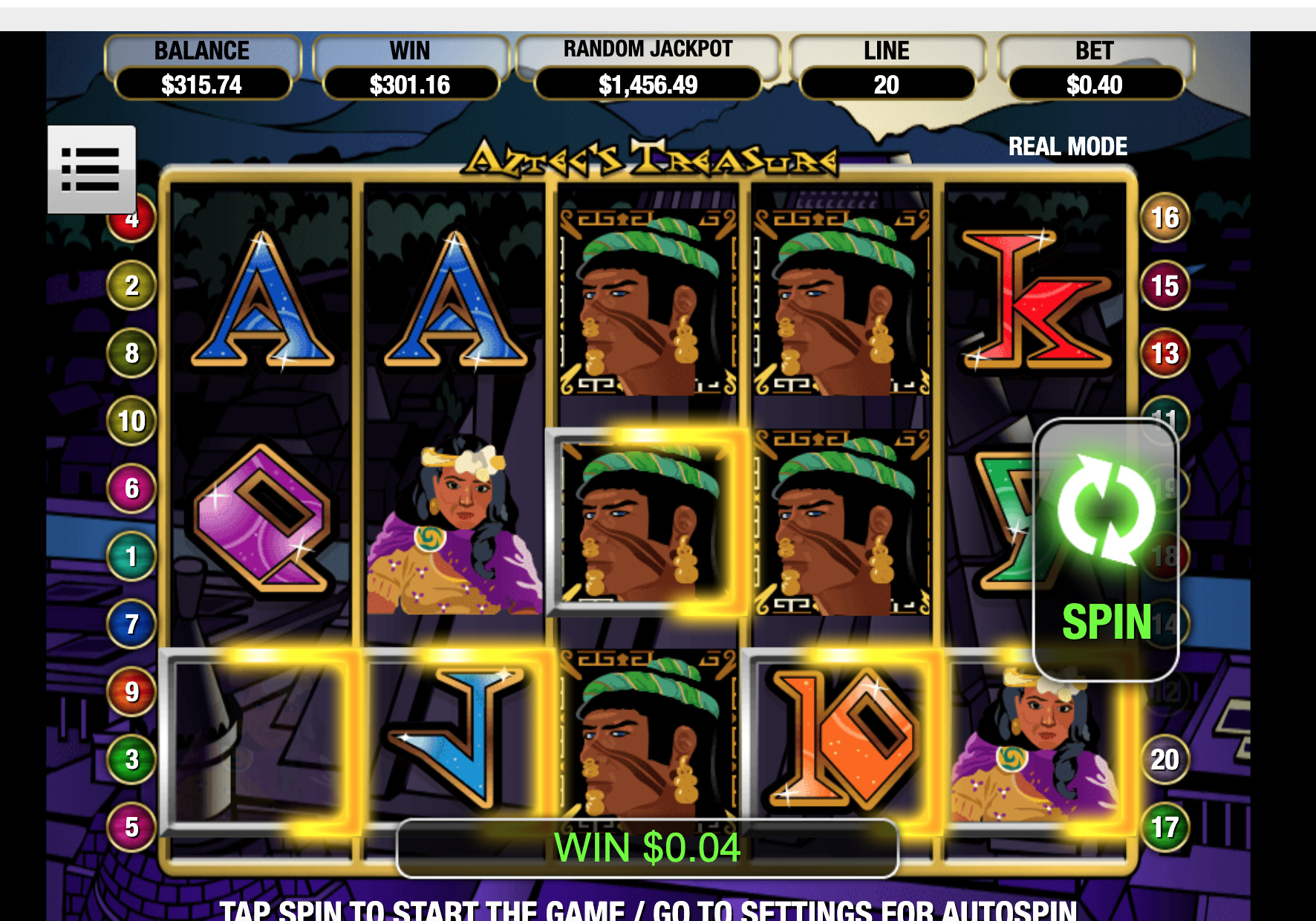Open the LINE count panel
Screen dimensions: 1316x921
887,69
